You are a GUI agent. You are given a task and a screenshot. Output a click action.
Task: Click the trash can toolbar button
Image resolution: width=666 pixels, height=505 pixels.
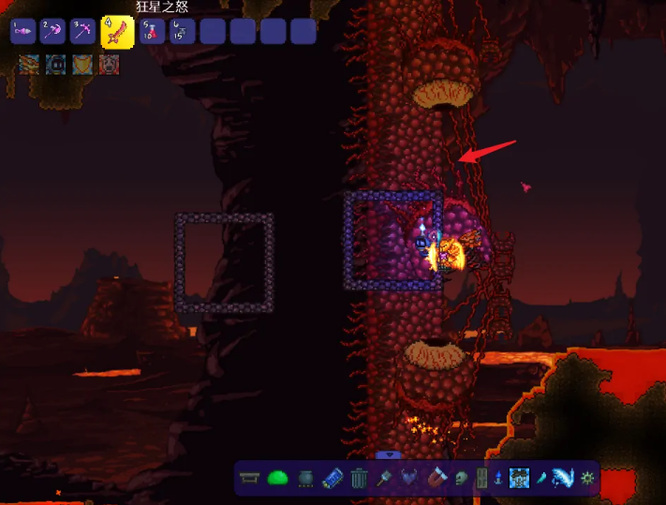(x=360, y=478)
